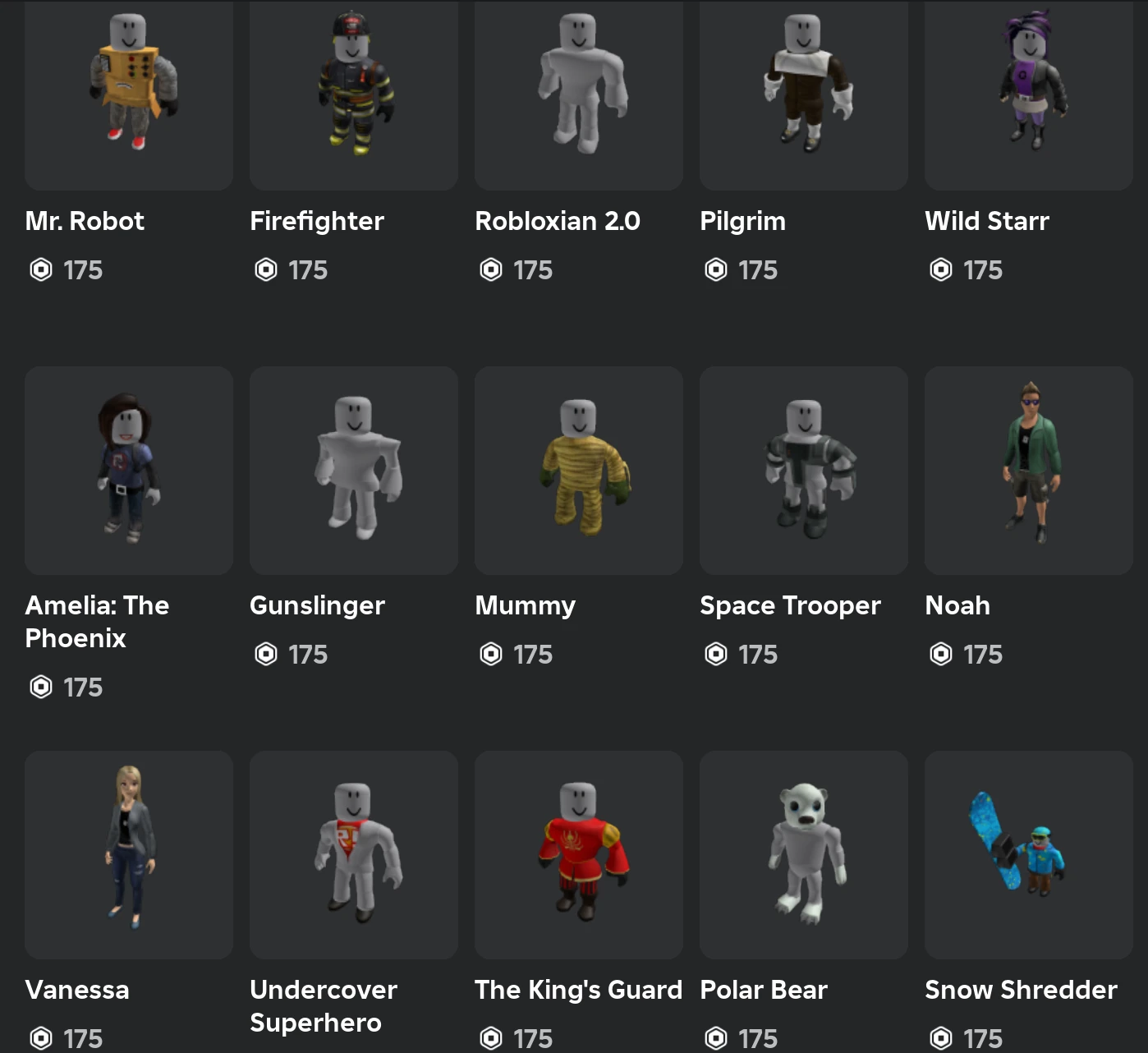This screenshot has height=1053, width=1148.
Task: Click the Polar Bear avatar thumbnail
Action: tap(803, 854)
